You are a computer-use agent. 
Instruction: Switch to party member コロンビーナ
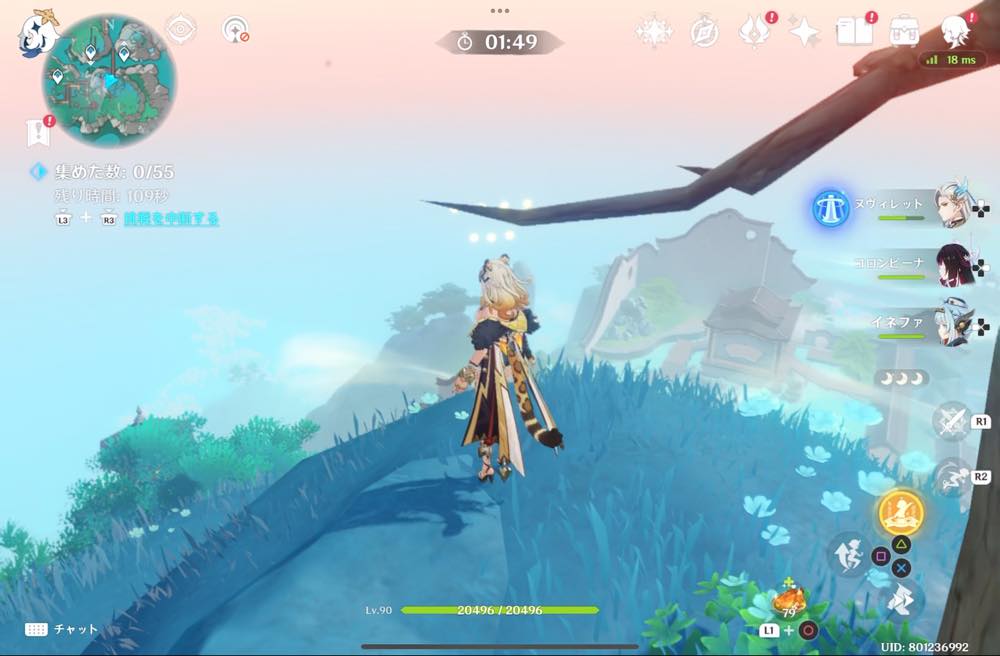[953, 266]
